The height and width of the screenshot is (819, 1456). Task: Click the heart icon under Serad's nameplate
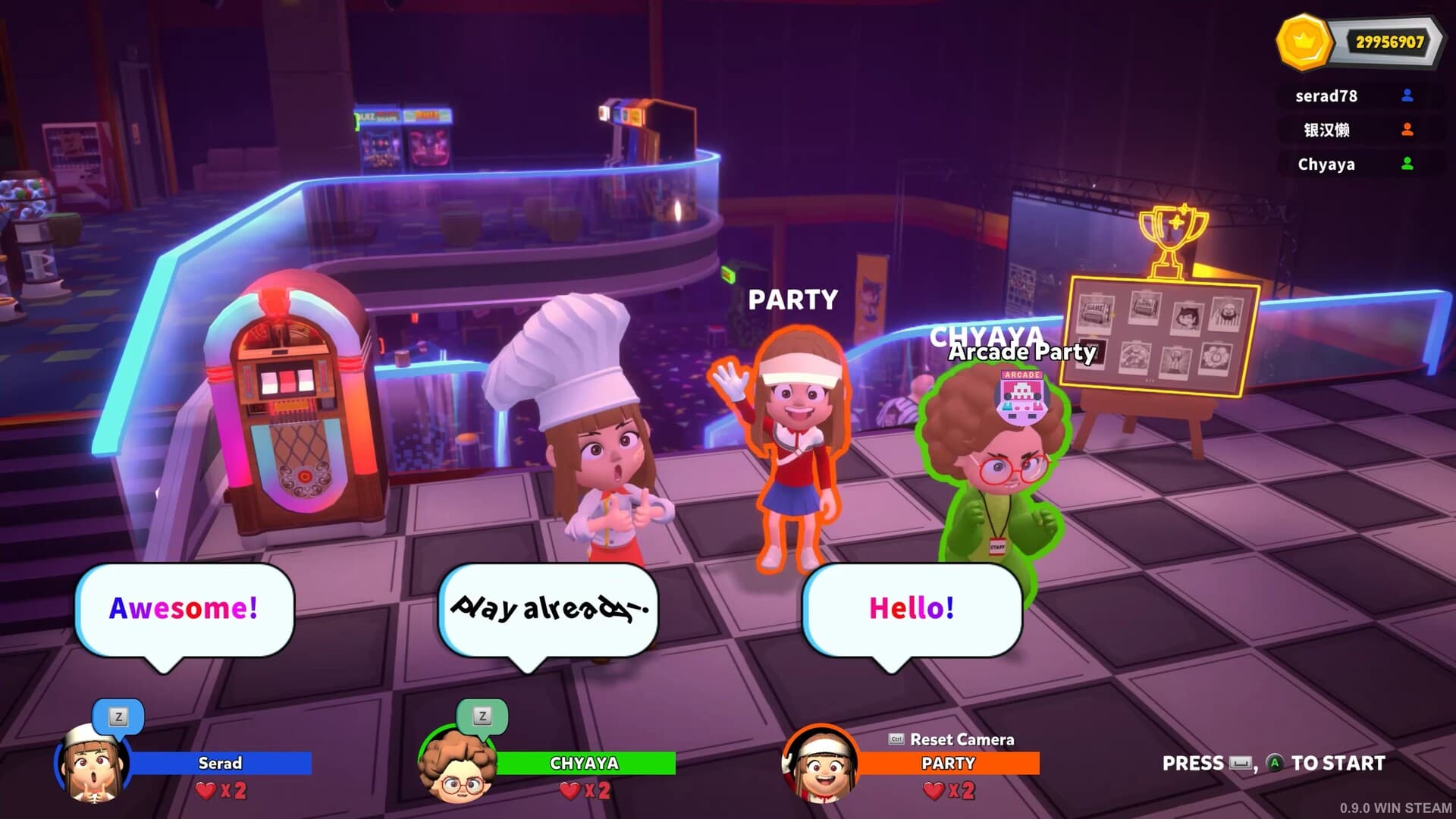click(203, 792)
